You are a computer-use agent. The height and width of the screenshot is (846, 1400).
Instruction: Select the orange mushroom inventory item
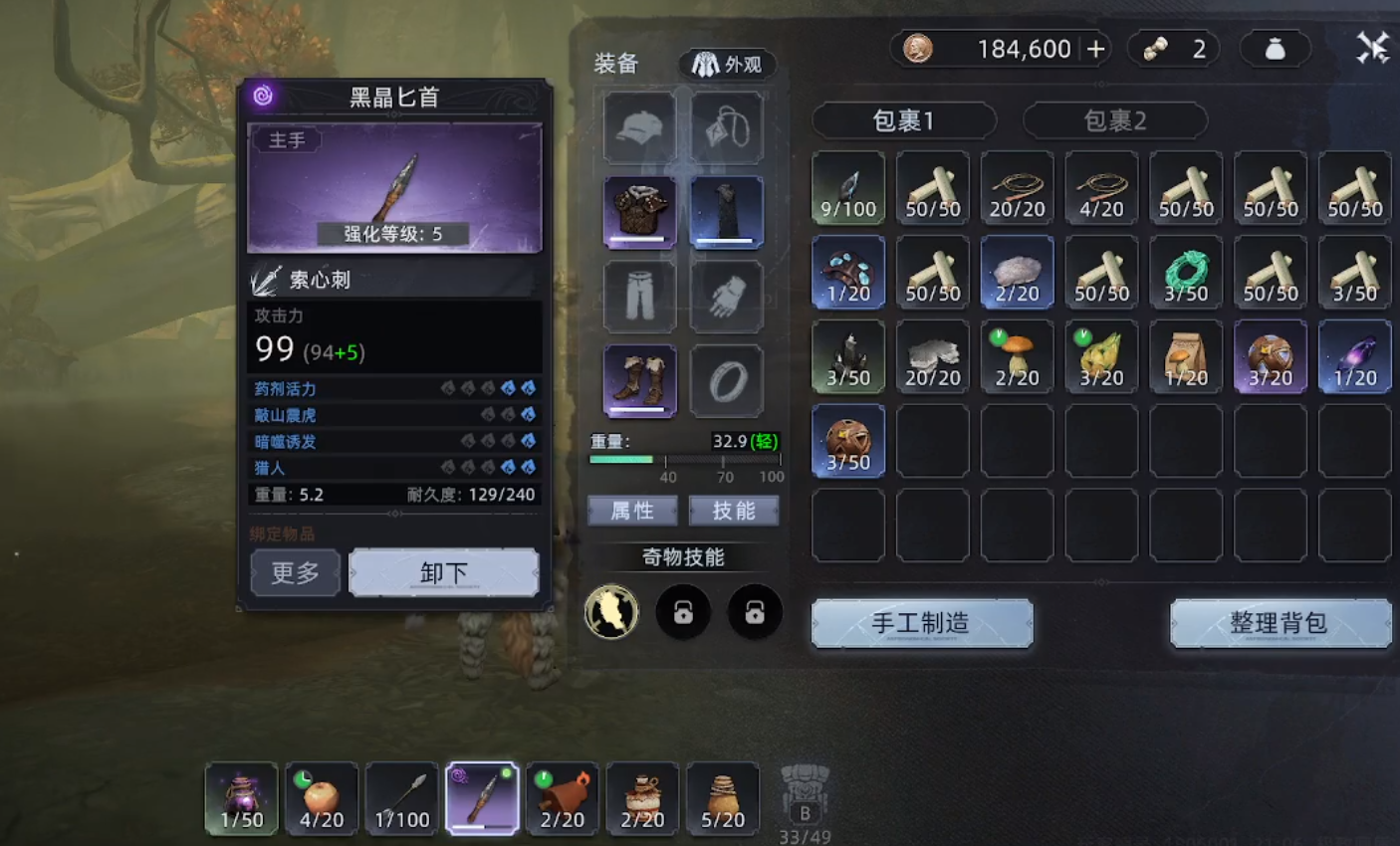(1017, 356)
